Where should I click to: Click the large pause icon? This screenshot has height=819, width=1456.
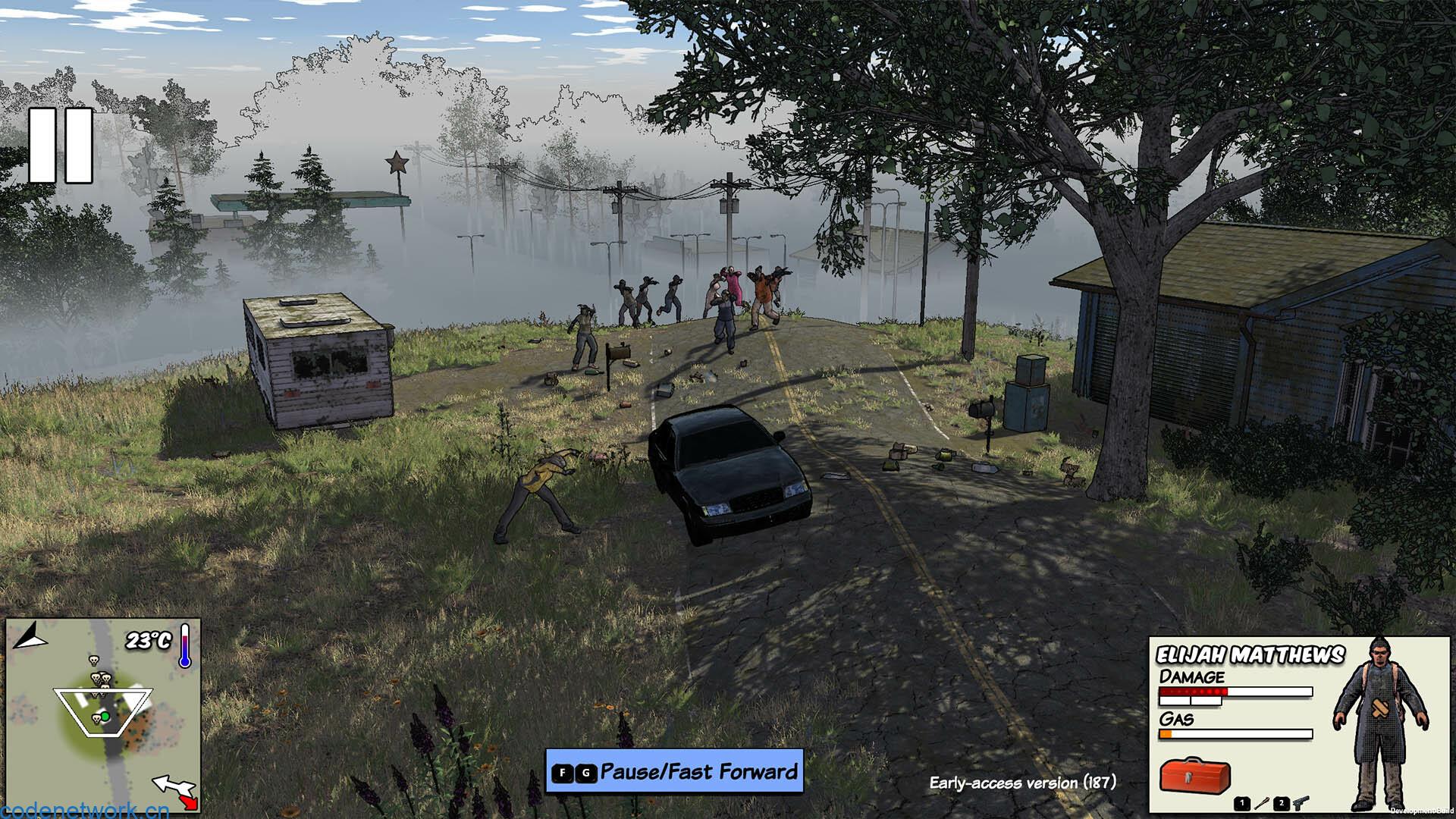click(x=61, y=146)
